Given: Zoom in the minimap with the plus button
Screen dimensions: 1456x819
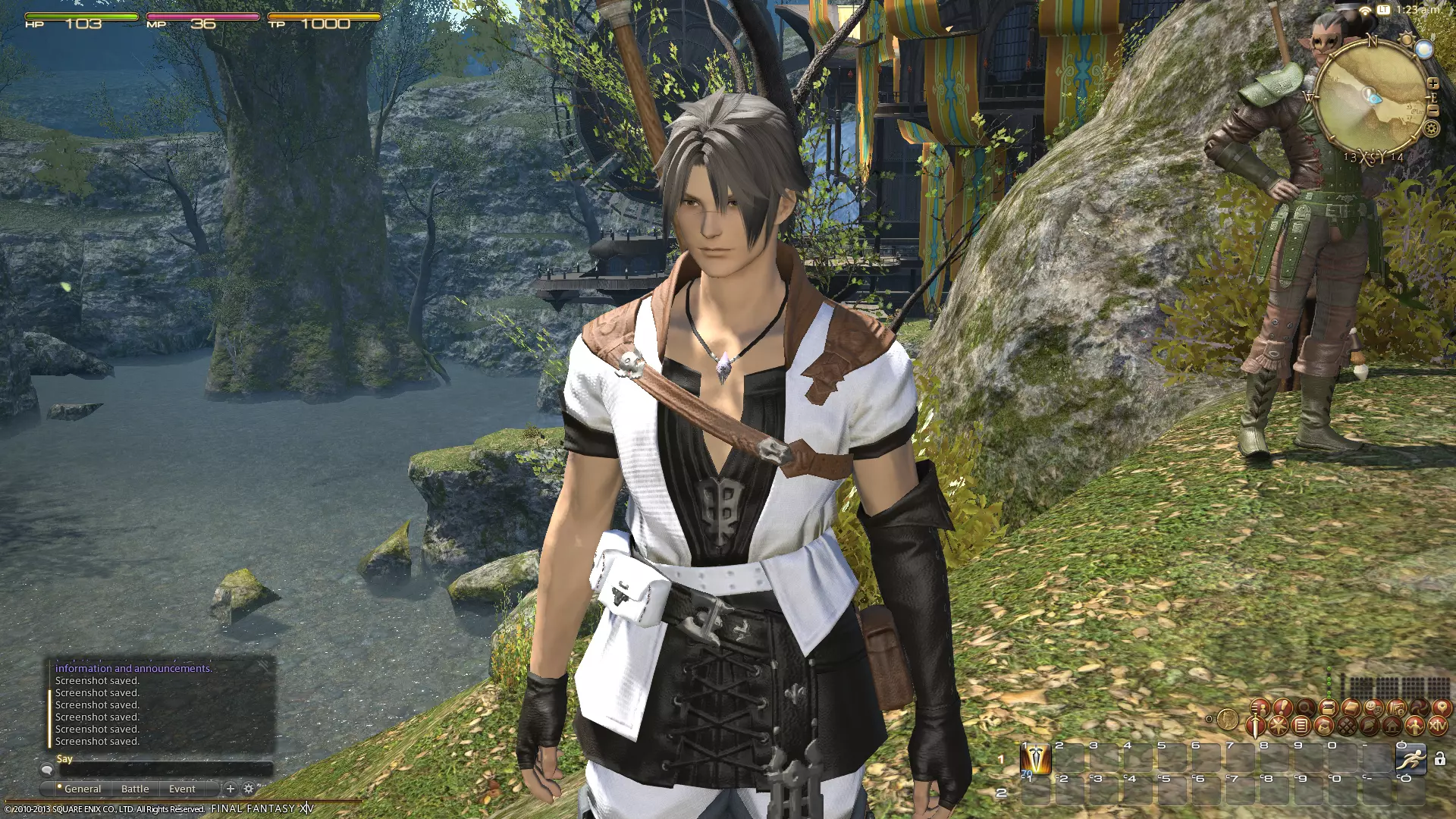Looking at the screenshot, I should click(x=1432, y=83).
